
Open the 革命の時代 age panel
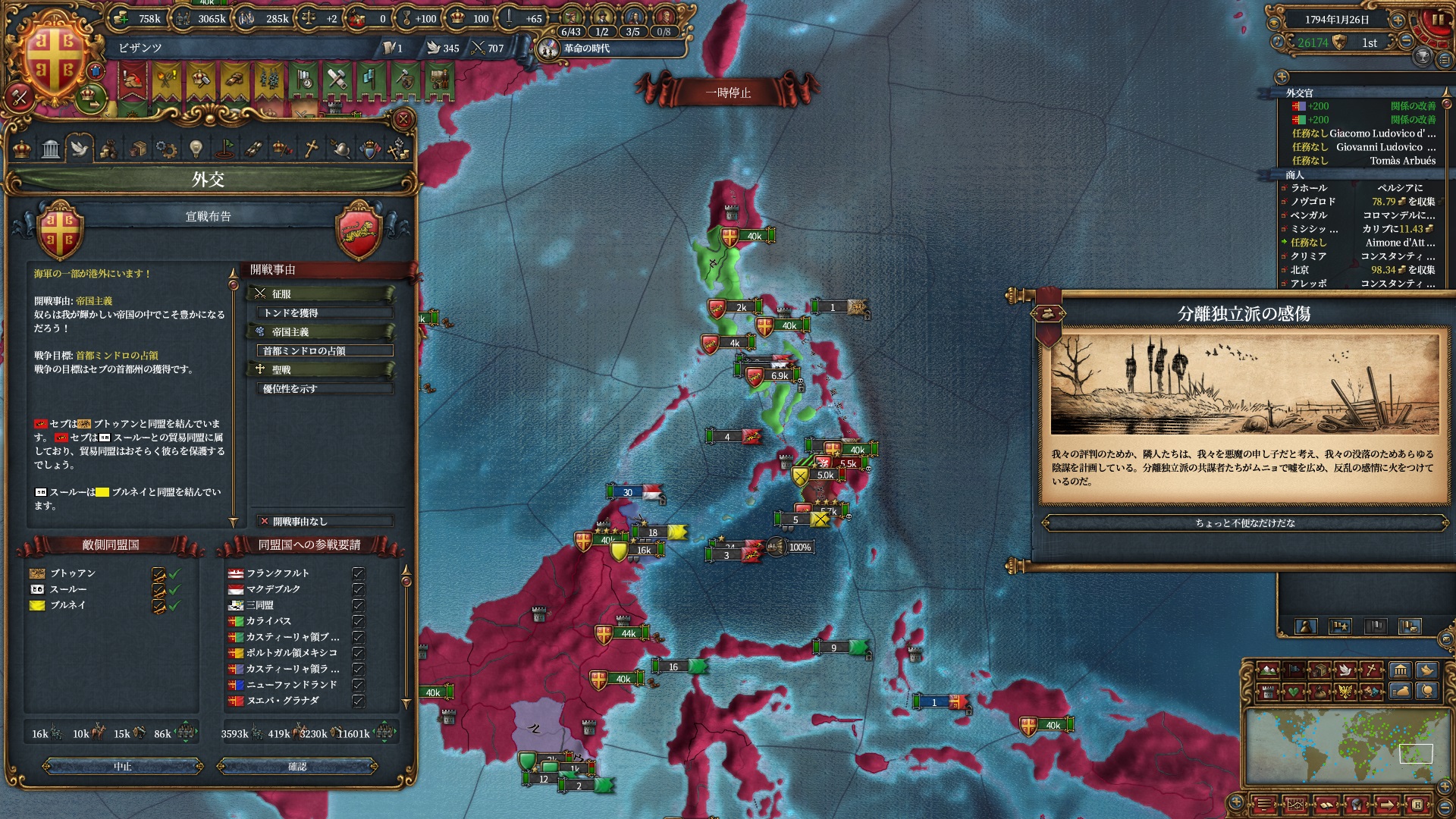coord(585,49)
